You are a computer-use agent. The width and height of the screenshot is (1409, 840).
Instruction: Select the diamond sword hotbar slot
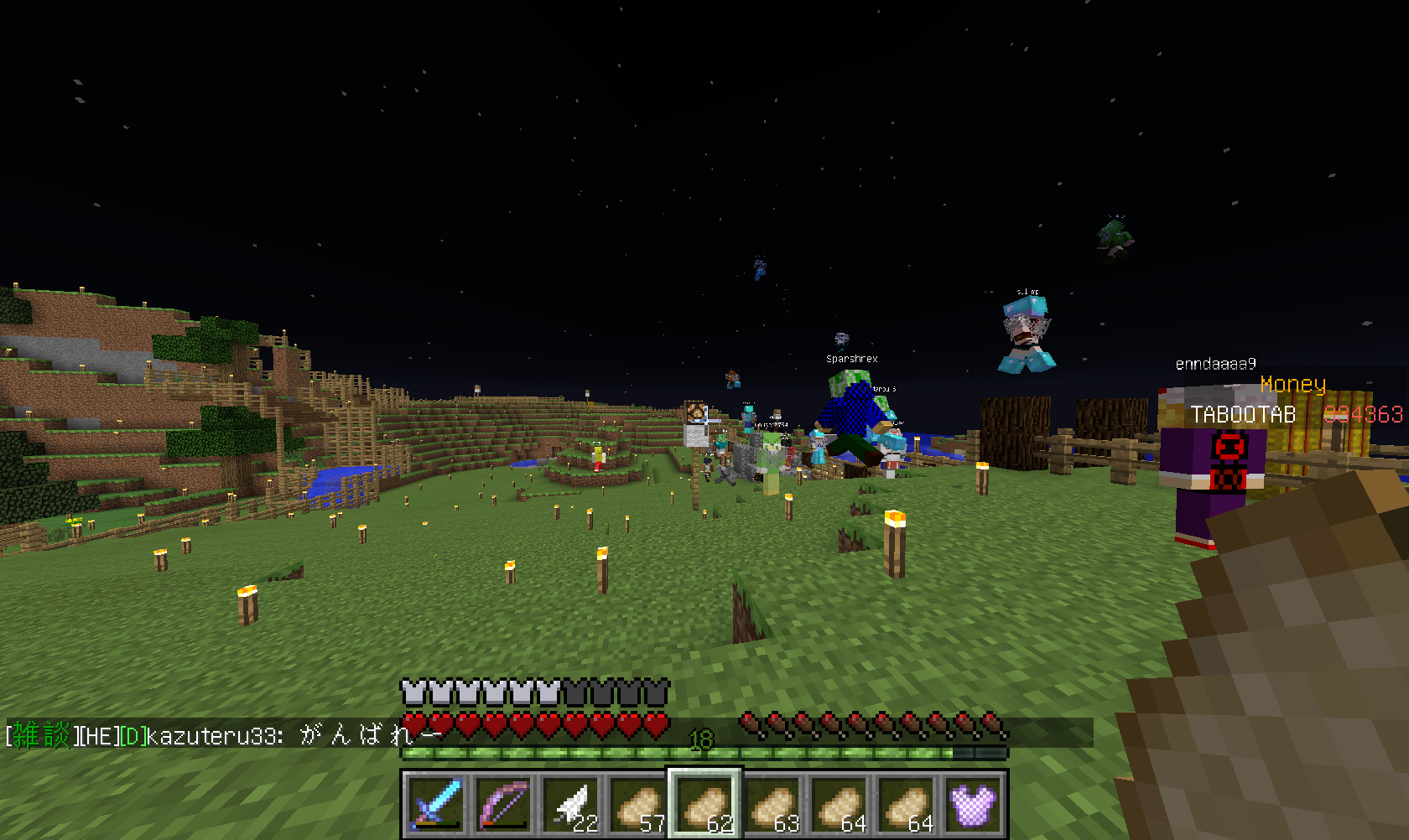435,803
